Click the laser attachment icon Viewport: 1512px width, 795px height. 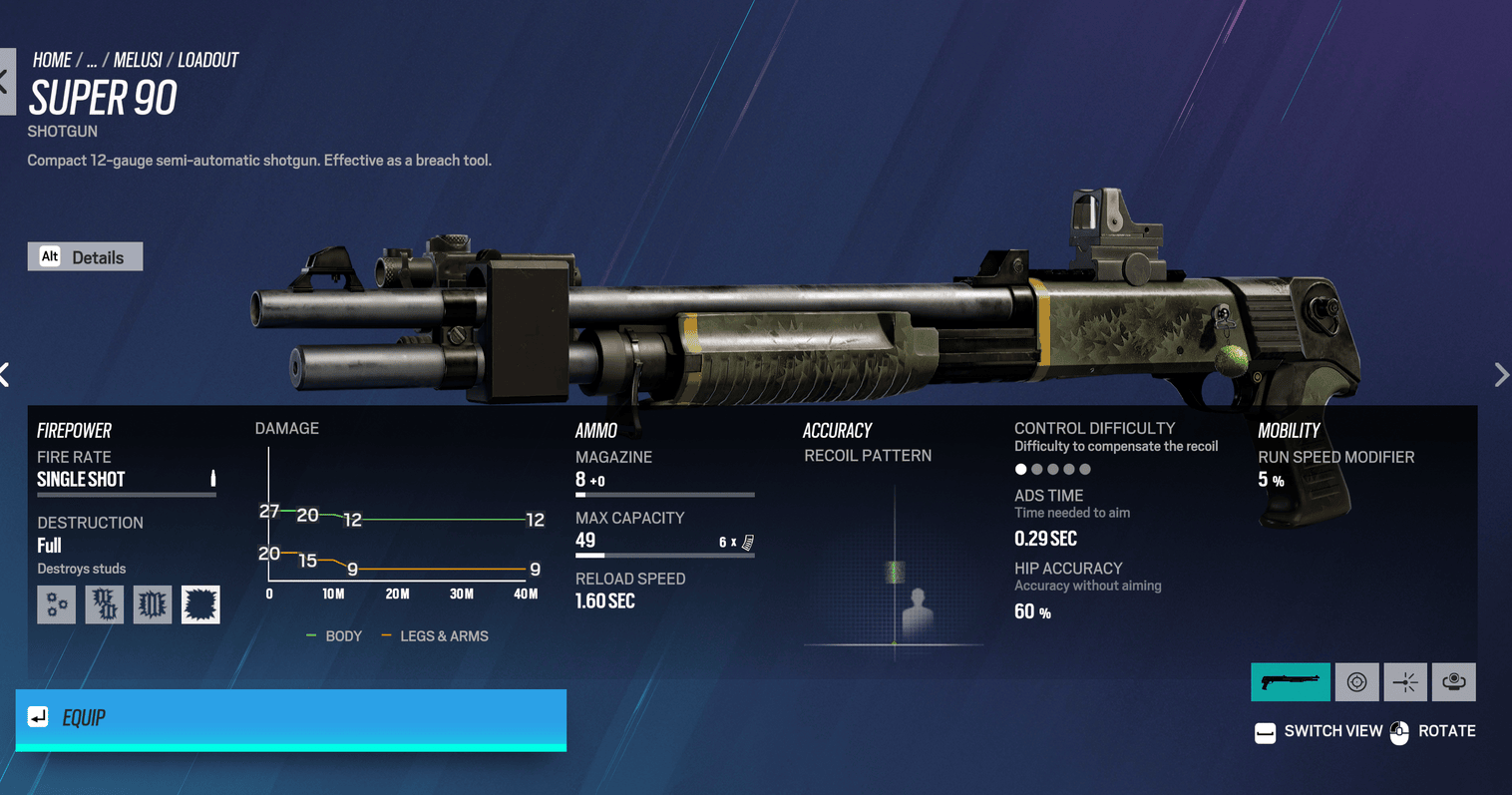point(1405,681)
